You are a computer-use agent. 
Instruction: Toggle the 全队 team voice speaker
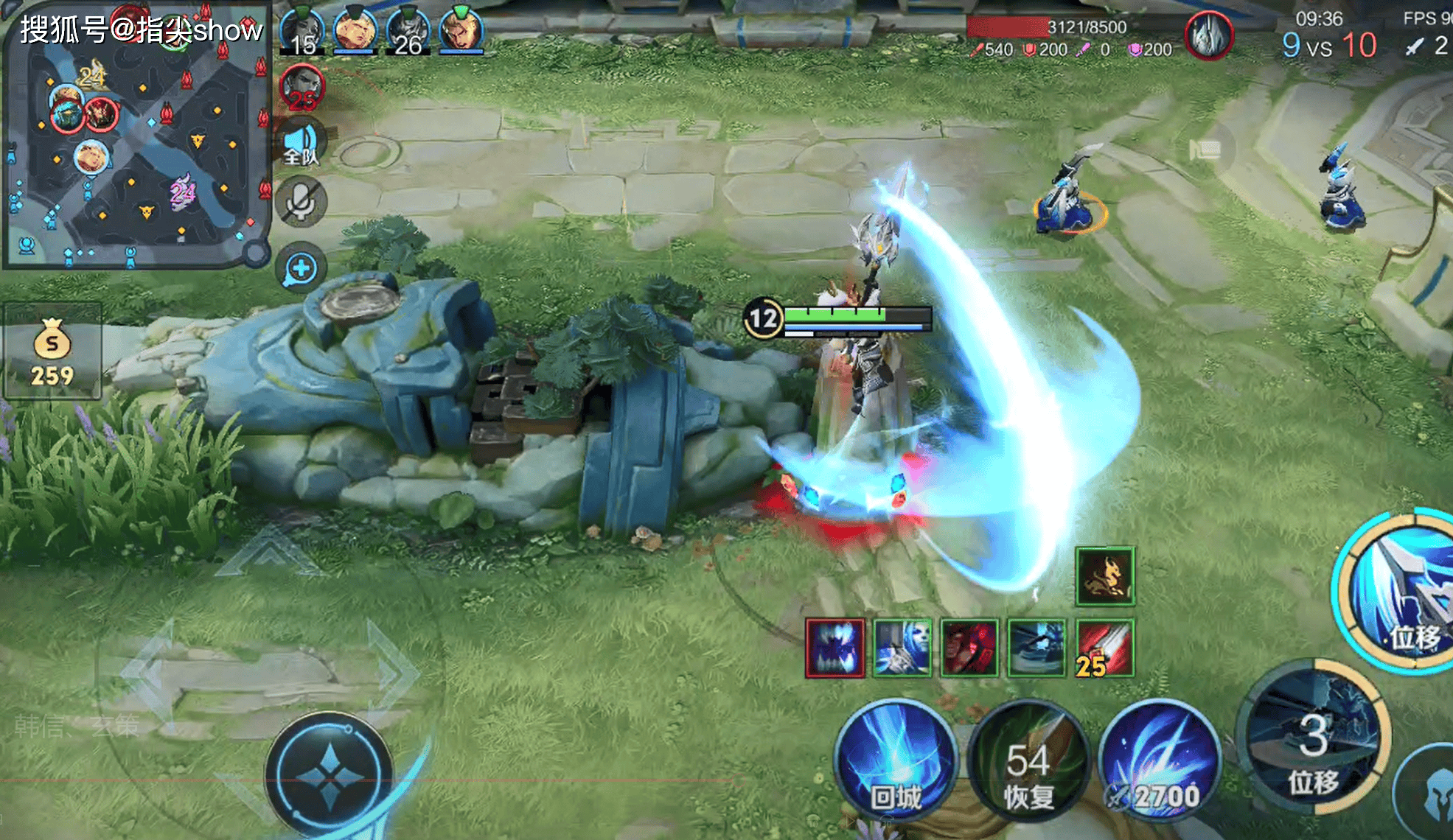(x=301, y=143)
